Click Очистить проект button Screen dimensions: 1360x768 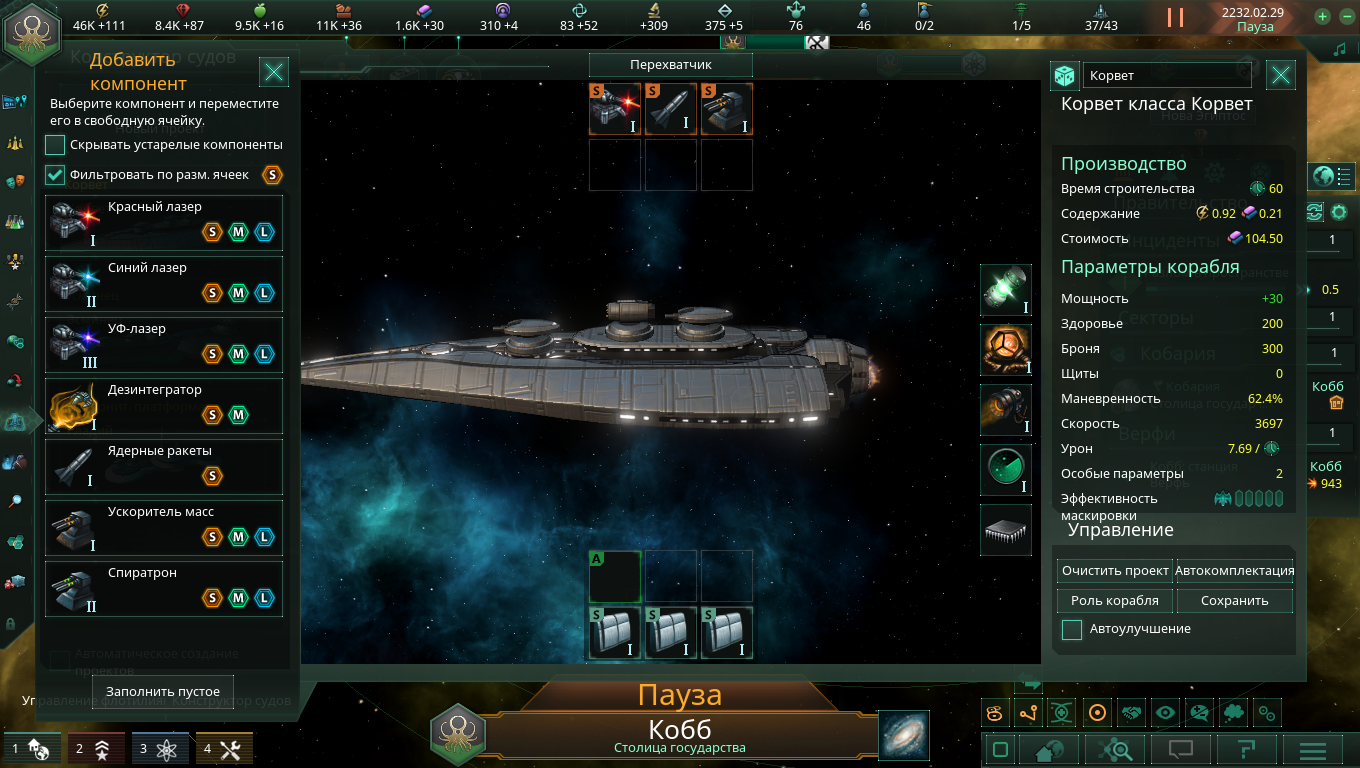coord(1115,571)
